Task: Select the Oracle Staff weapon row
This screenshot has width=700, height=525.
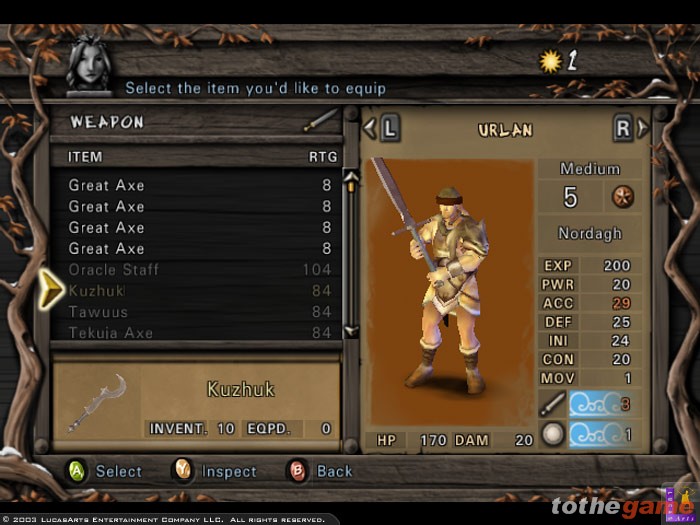Action: point(113,270)
